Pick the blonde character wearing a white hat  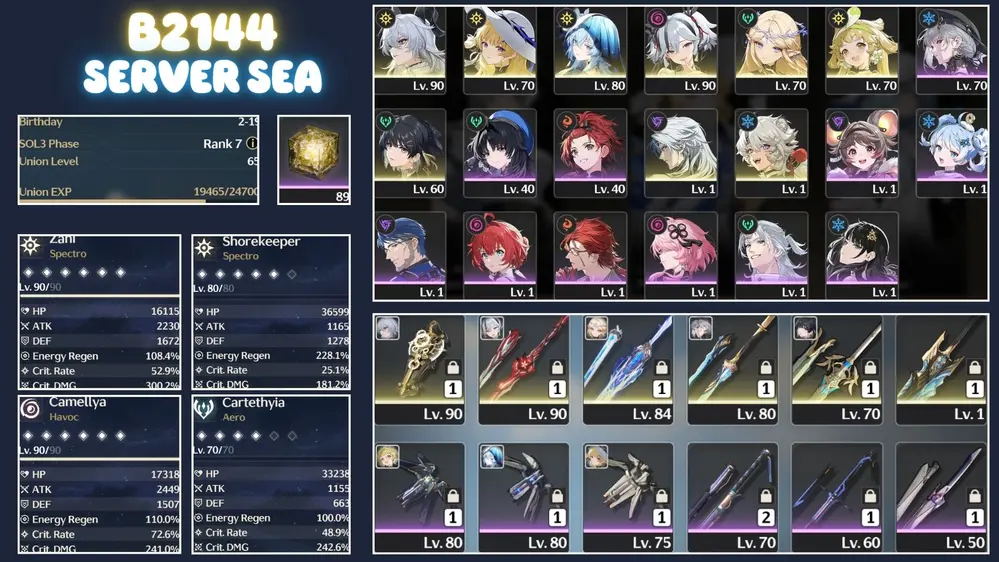pyautogui.click(x=500, y=50)
